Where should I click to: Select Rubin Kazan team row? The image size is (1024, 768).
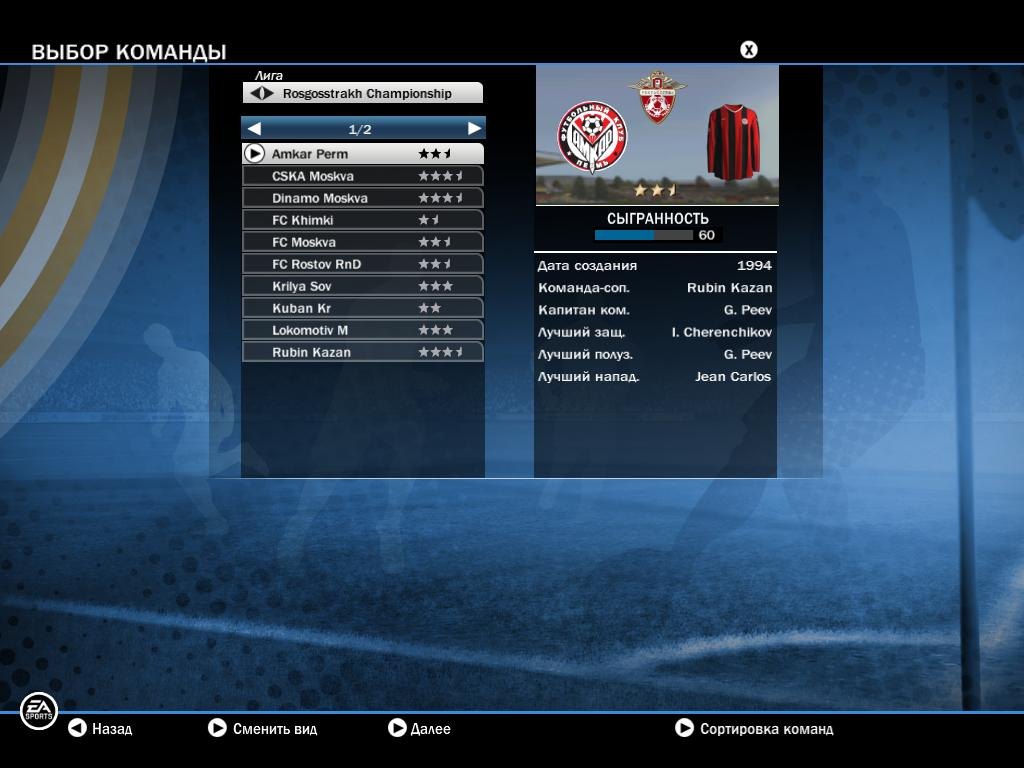click(x=362, y=352)
